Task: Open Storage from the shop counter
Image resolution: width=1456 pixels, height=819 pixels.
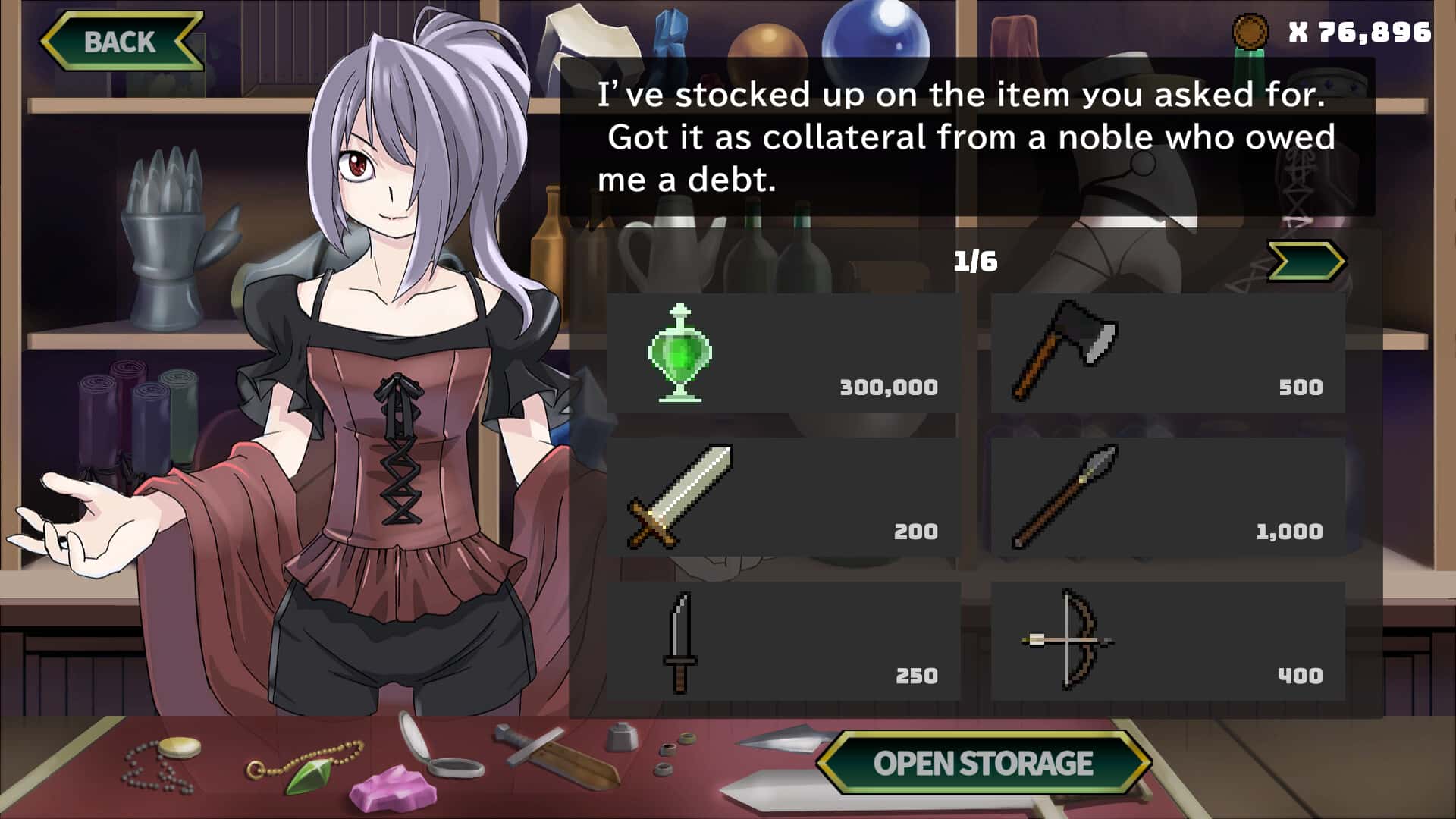Action: 983,763
